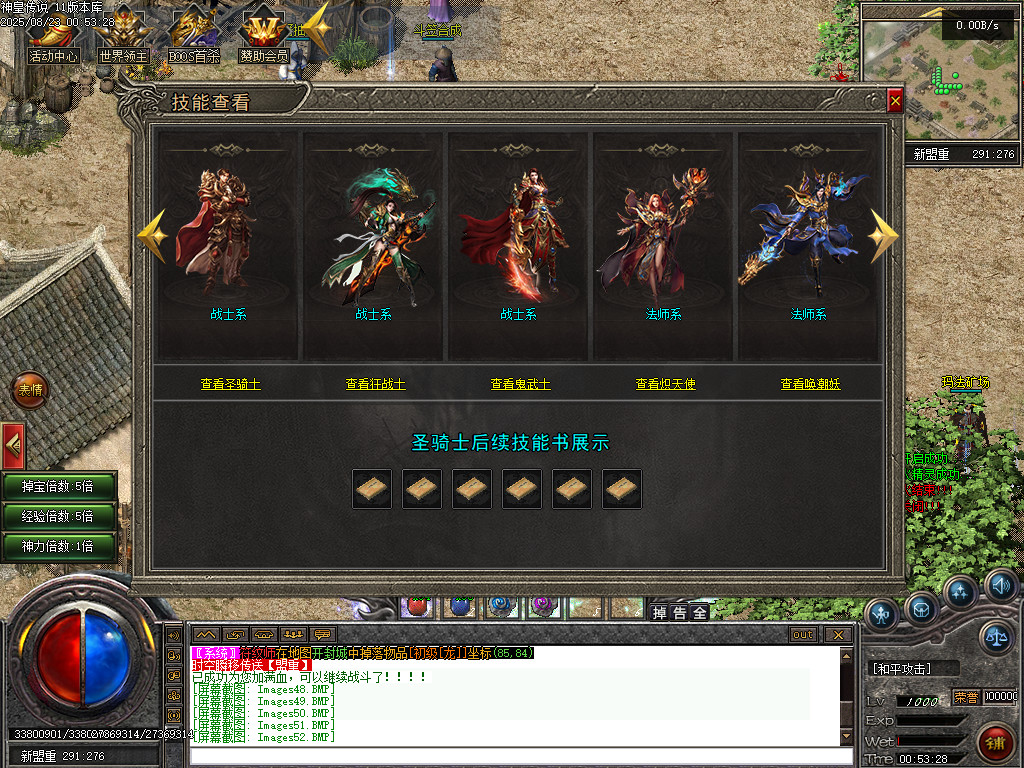Open 查看炽天使 skill link
Screen dimensions: 1024x768
pos(665,384)
